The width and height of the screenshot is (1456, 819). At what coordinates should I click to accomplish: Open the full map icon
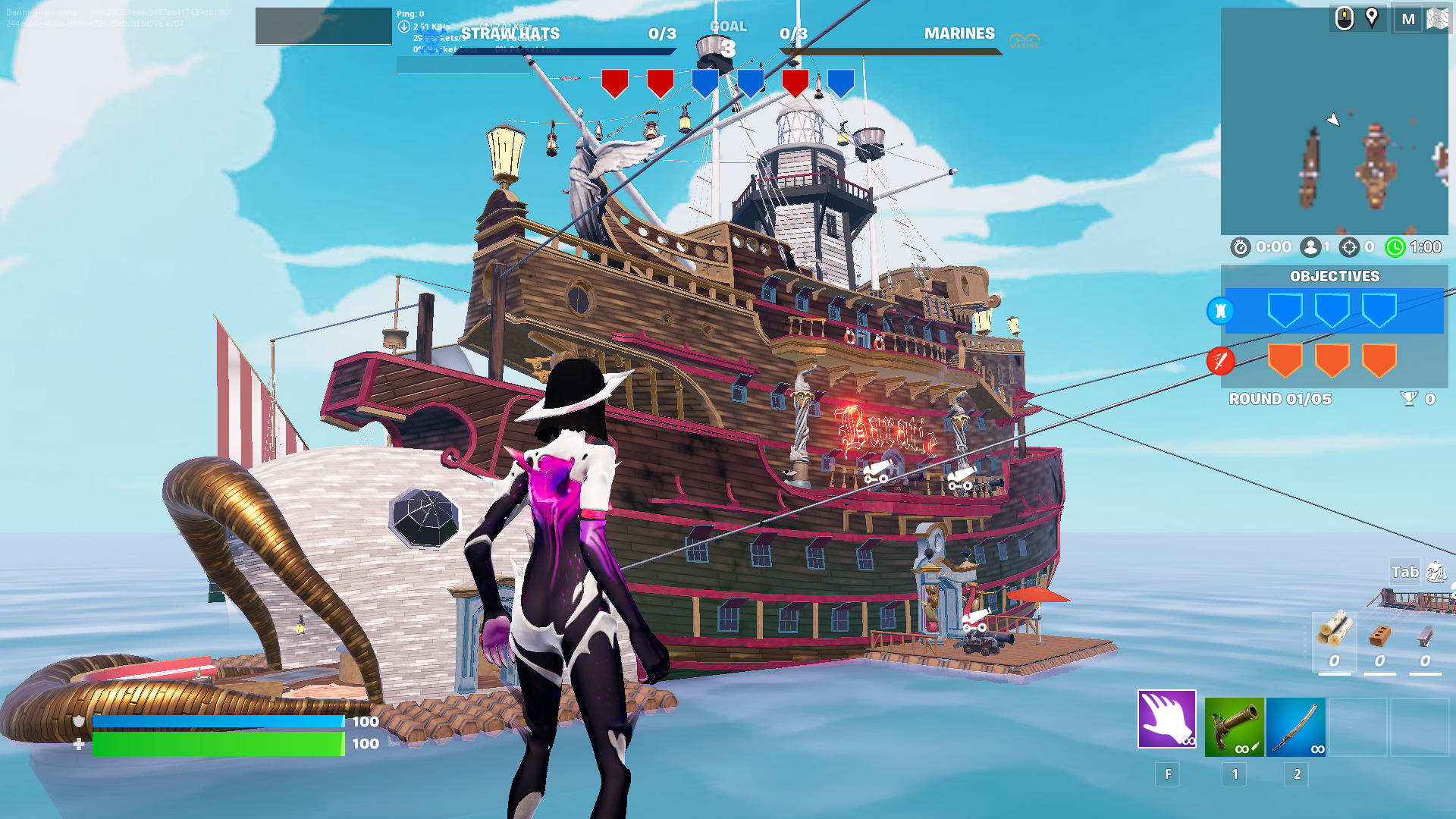point(1437,19)
